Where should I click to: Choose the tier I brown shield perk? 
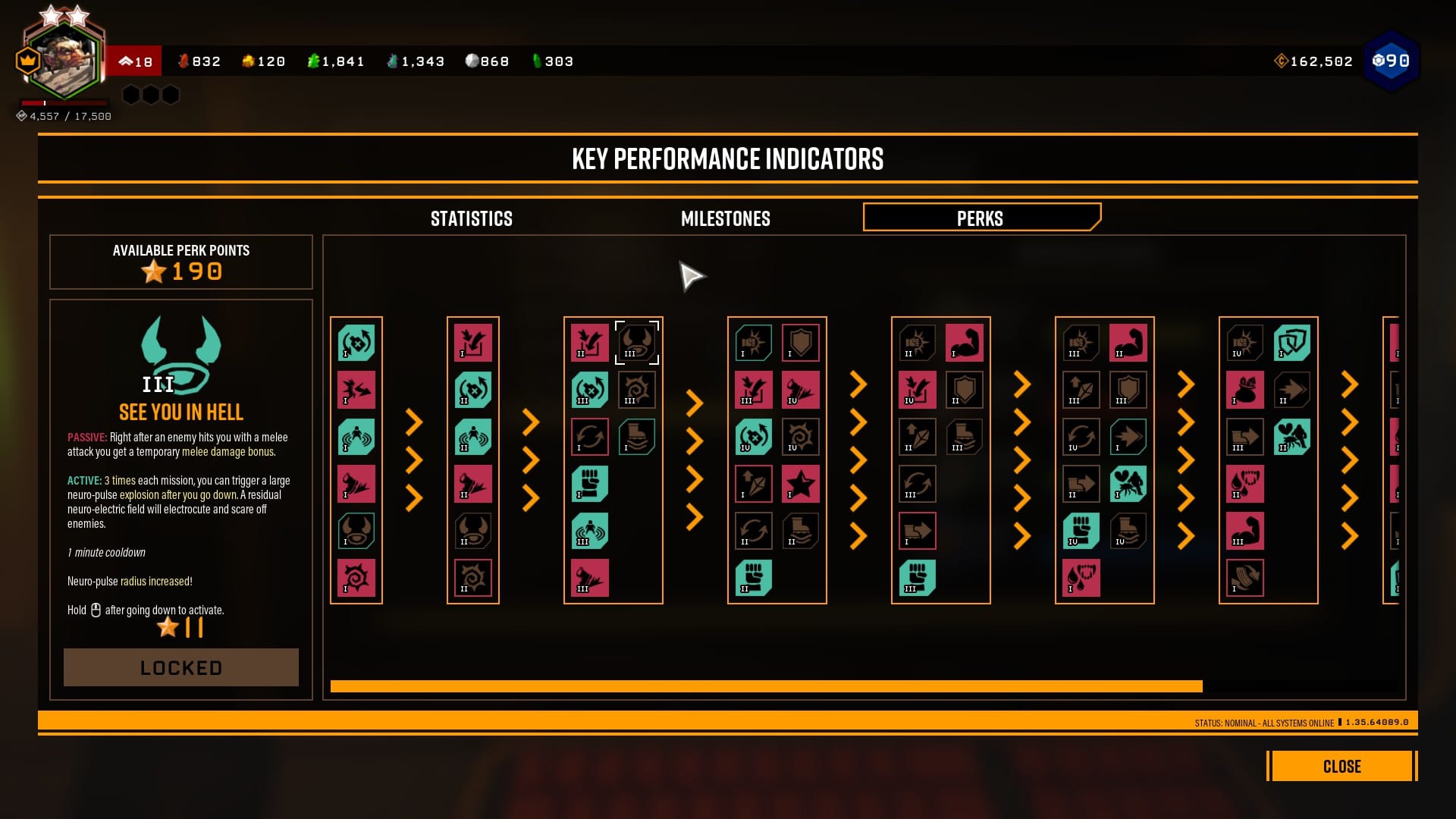coord(801,343)
